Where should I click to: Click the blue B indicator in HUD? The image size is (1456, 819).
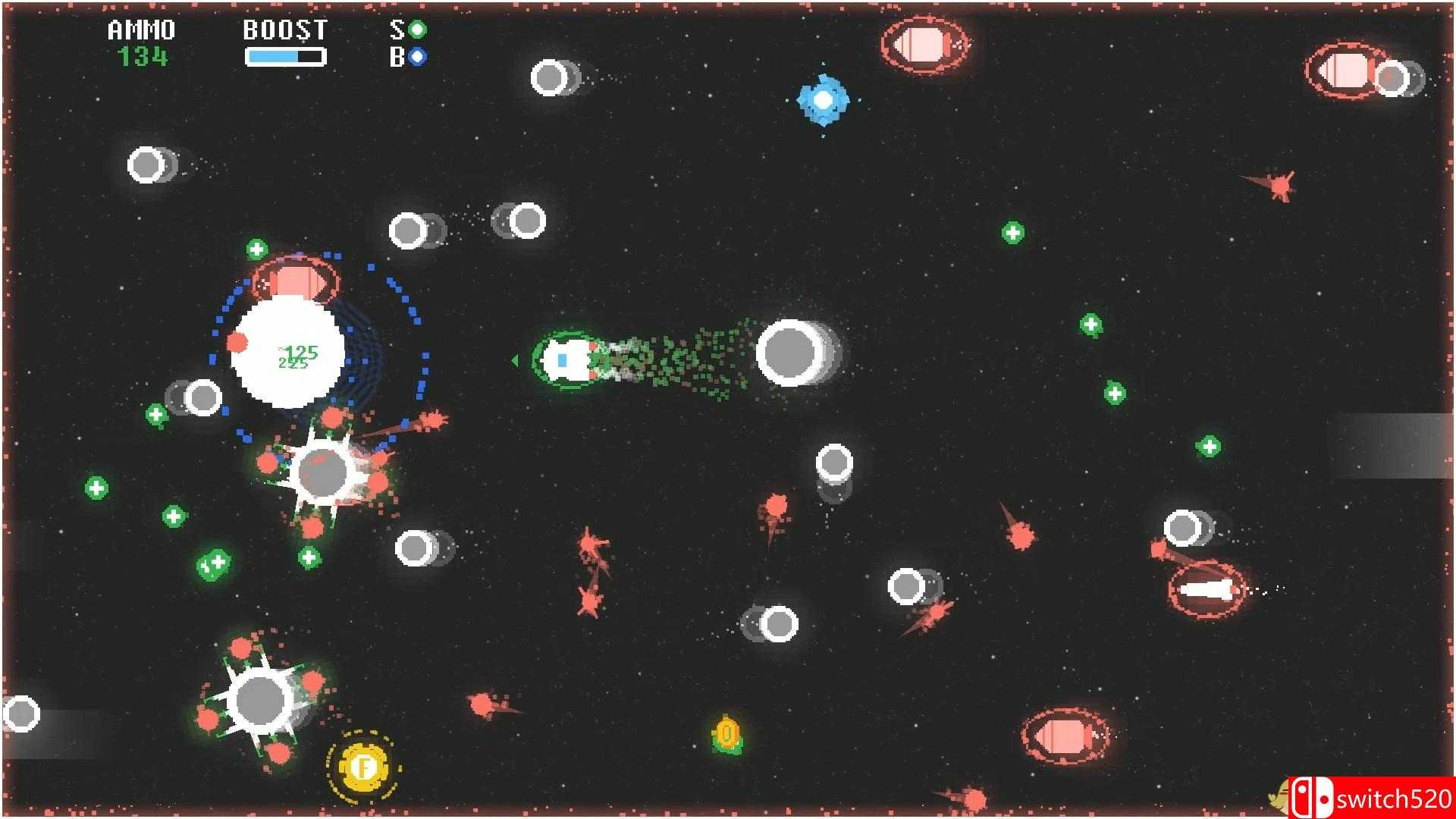click(416, 57)
